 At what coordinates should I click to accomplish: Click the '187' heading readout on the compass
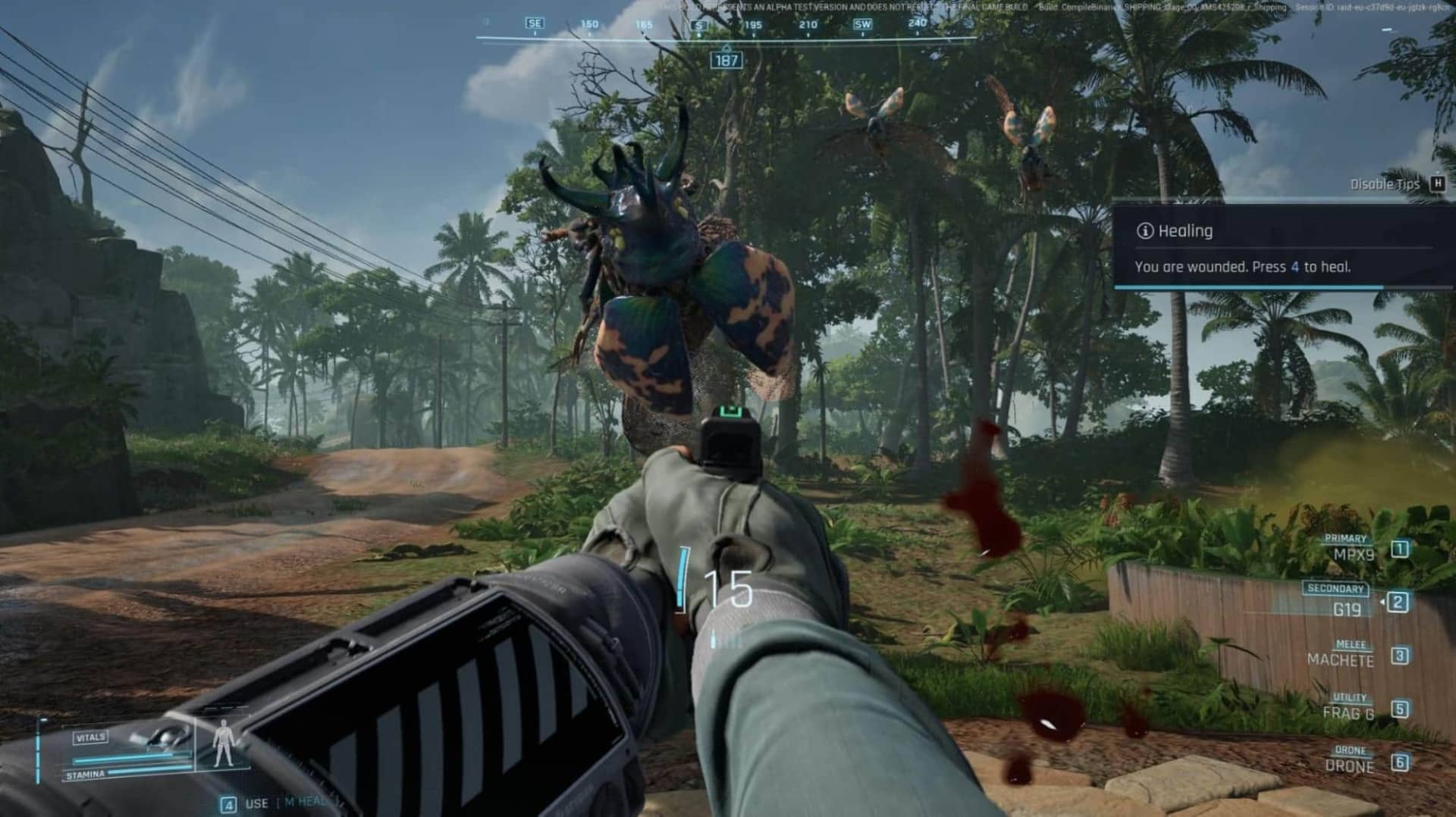726,59
